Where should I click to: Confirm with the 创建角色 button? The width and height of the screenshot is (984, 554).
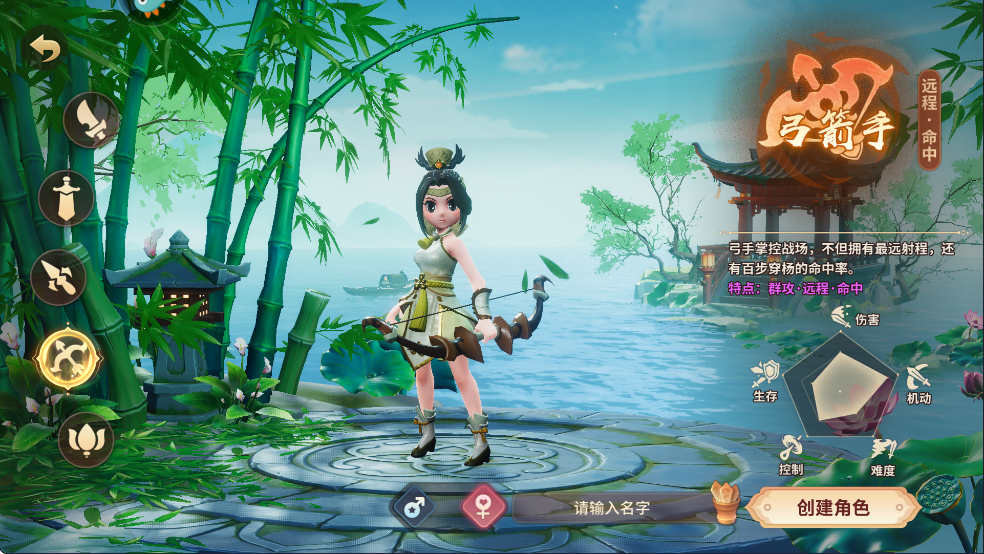[832, 507]
